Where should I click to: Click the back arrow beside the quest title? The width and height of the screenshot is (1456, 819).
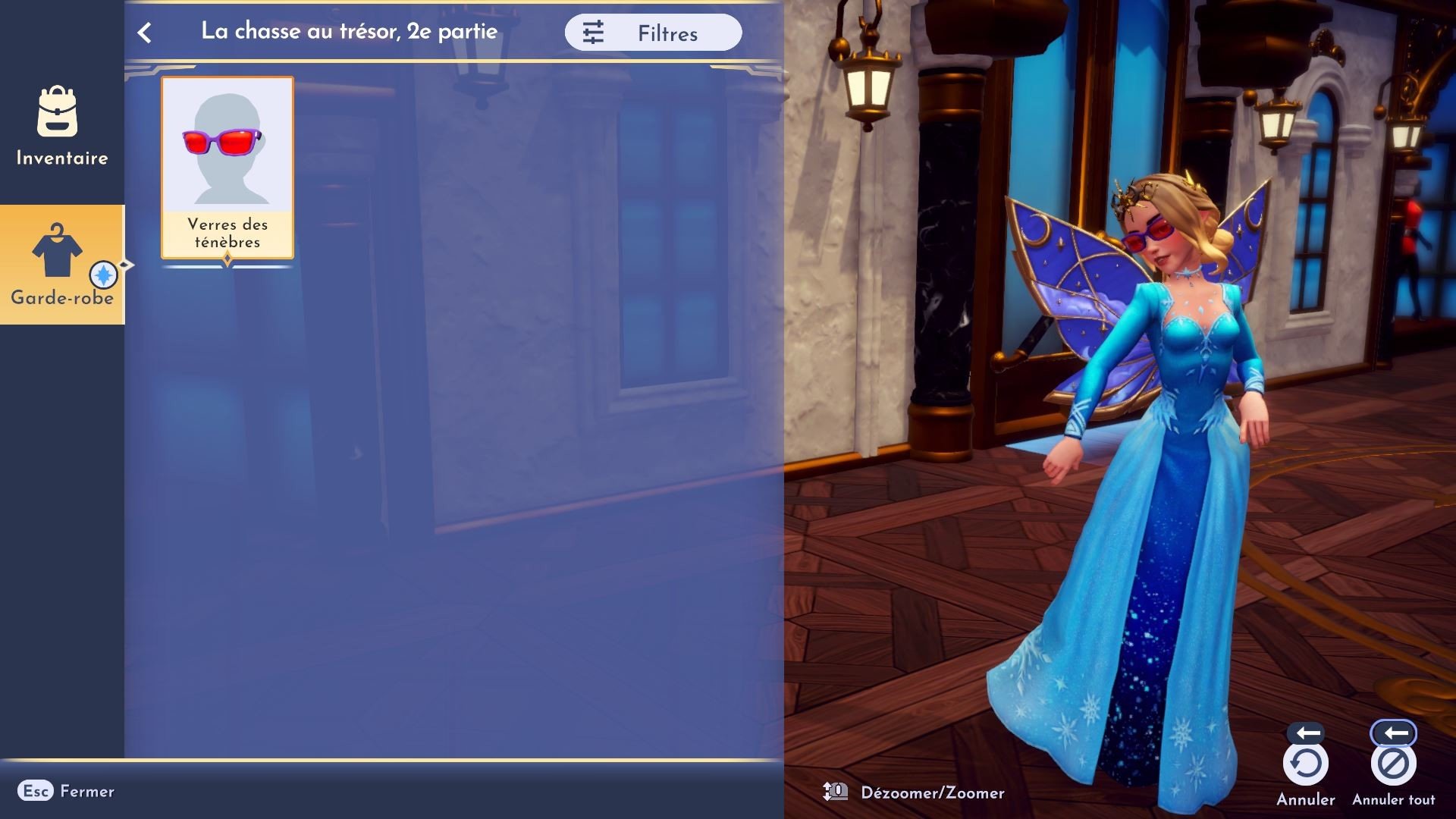pyautogui.click(x=144, y=32)
